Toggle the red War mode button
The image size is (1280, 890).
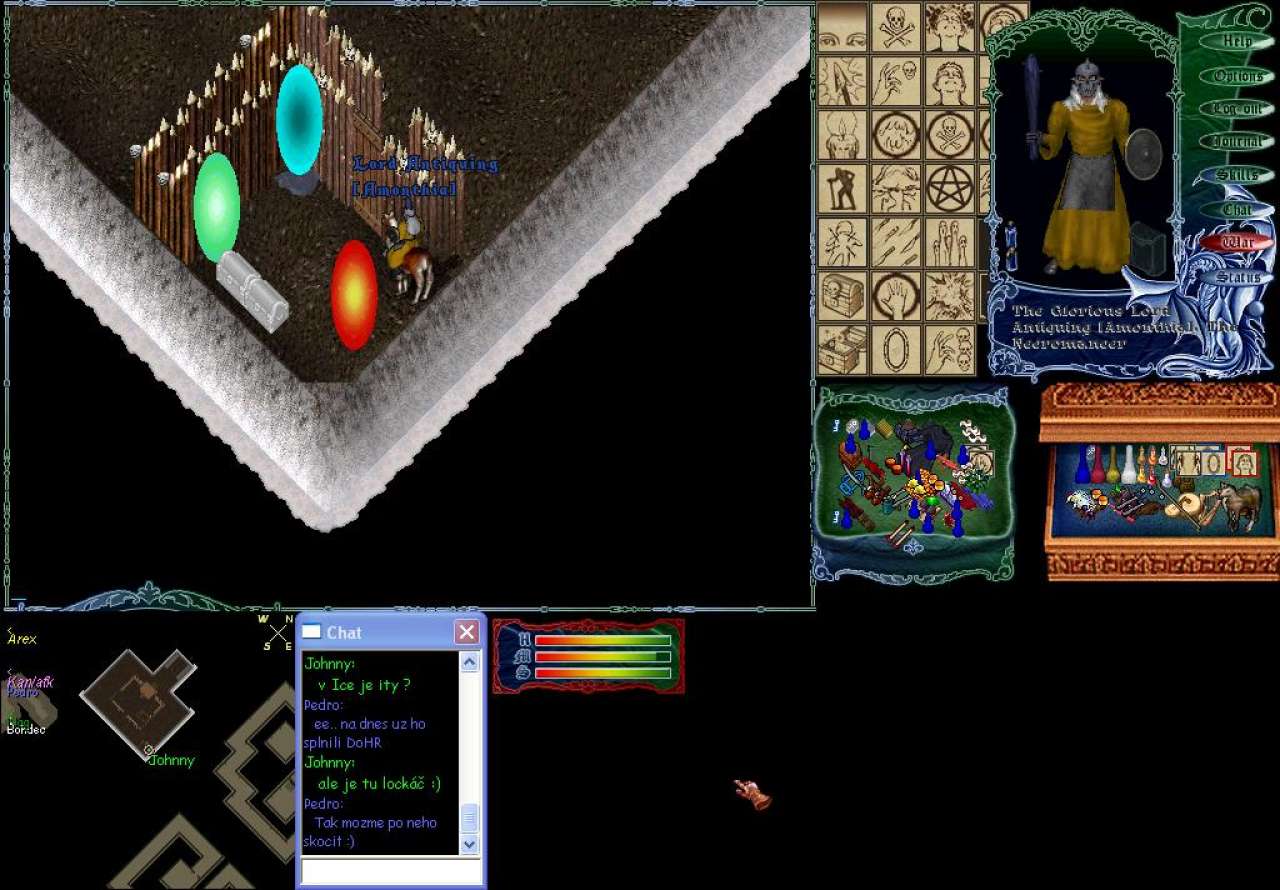coord(1237,243)
